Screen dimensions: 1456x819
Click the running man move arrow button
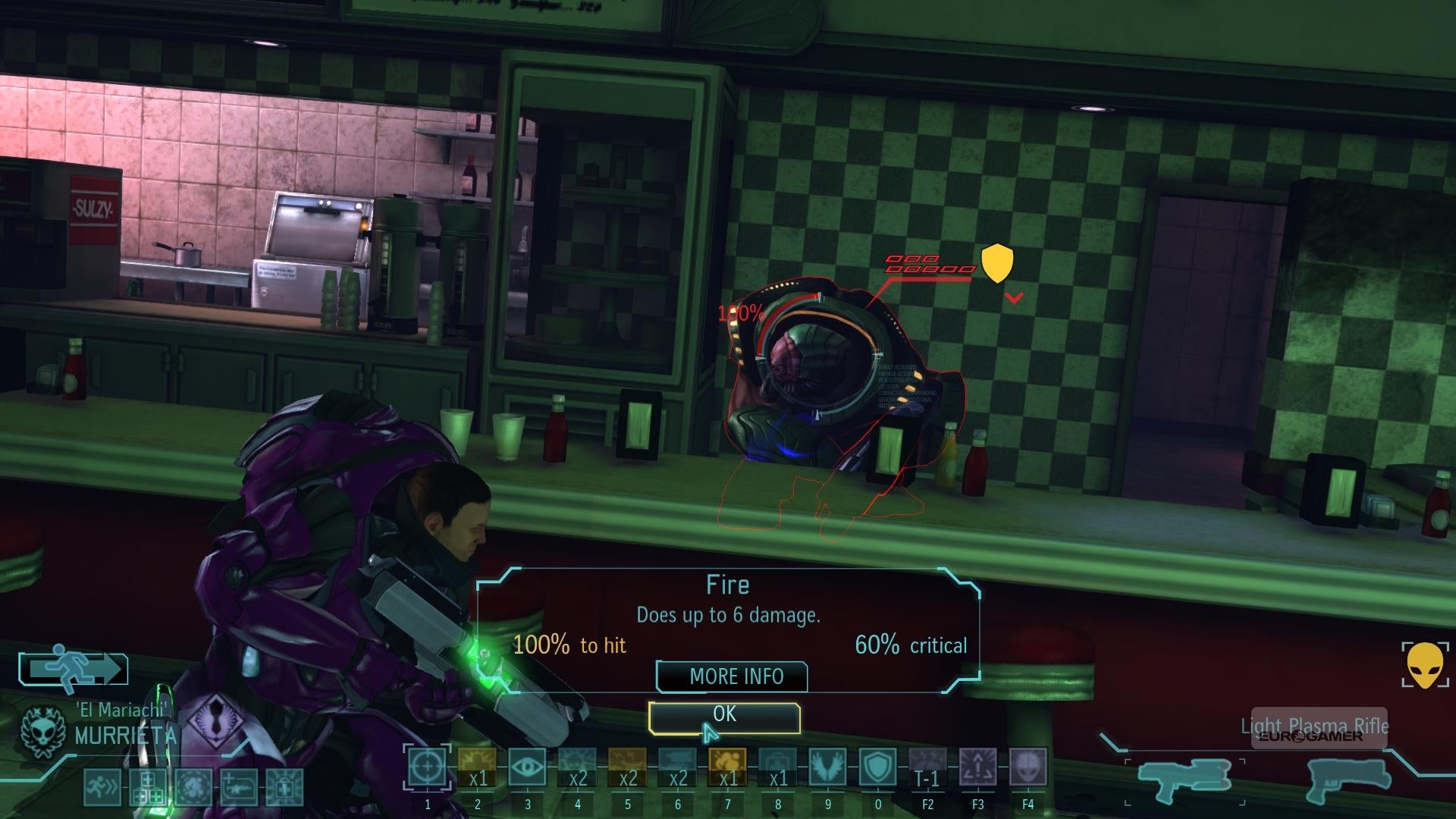(74, 669)
